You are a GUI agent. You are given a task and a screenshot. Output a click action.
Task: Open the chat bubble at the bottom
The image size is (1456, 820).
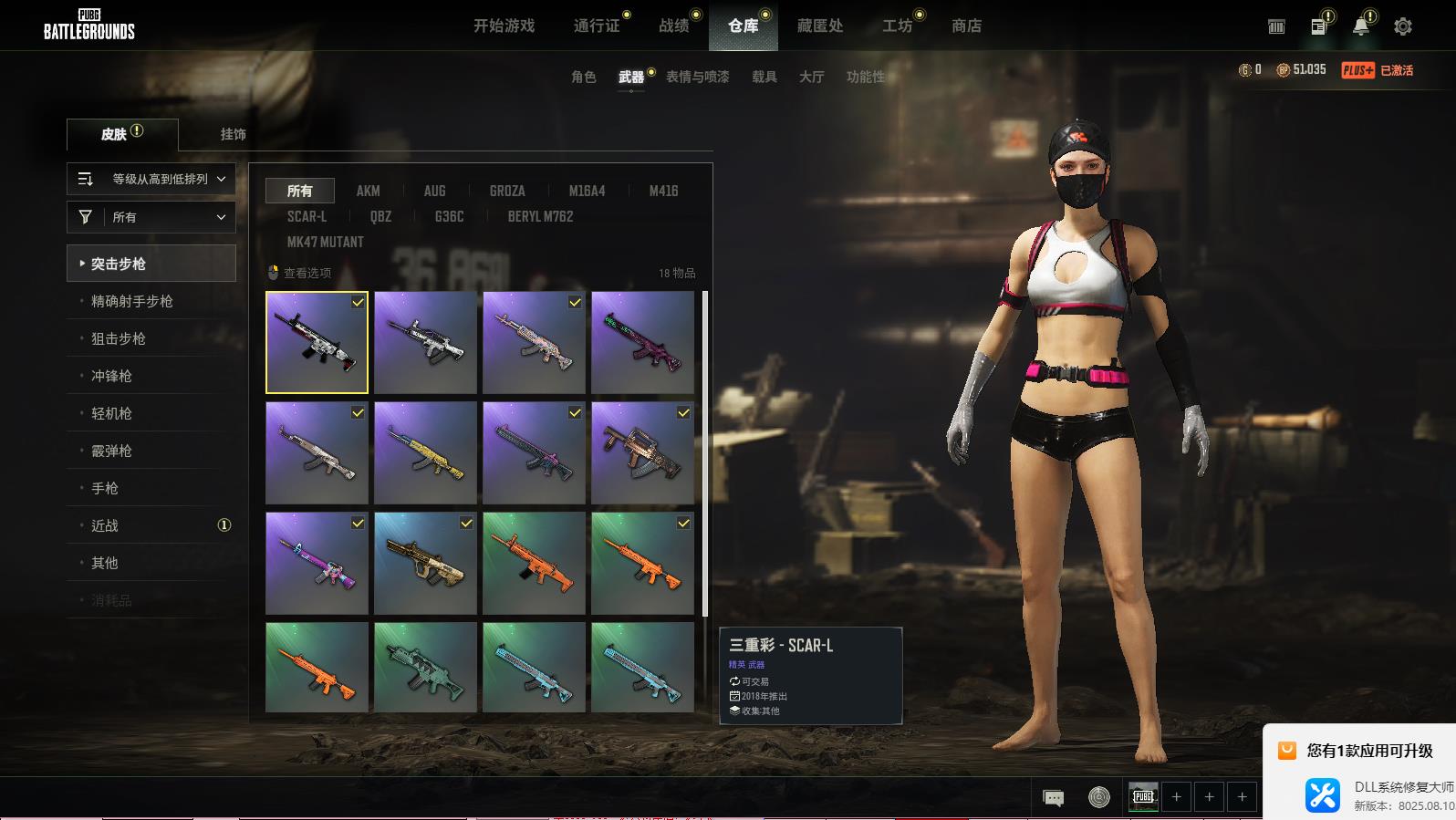point(1053,797)
